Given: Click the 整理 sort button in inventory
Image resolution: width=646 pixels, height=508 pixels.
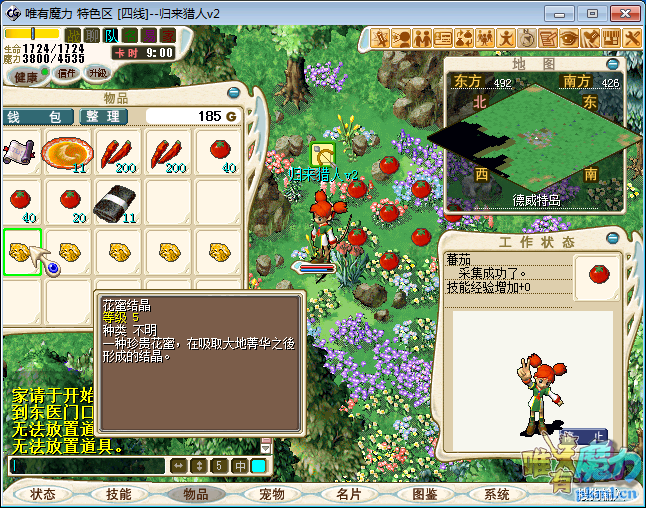Looking at the screenshot, I should (103, 117).
